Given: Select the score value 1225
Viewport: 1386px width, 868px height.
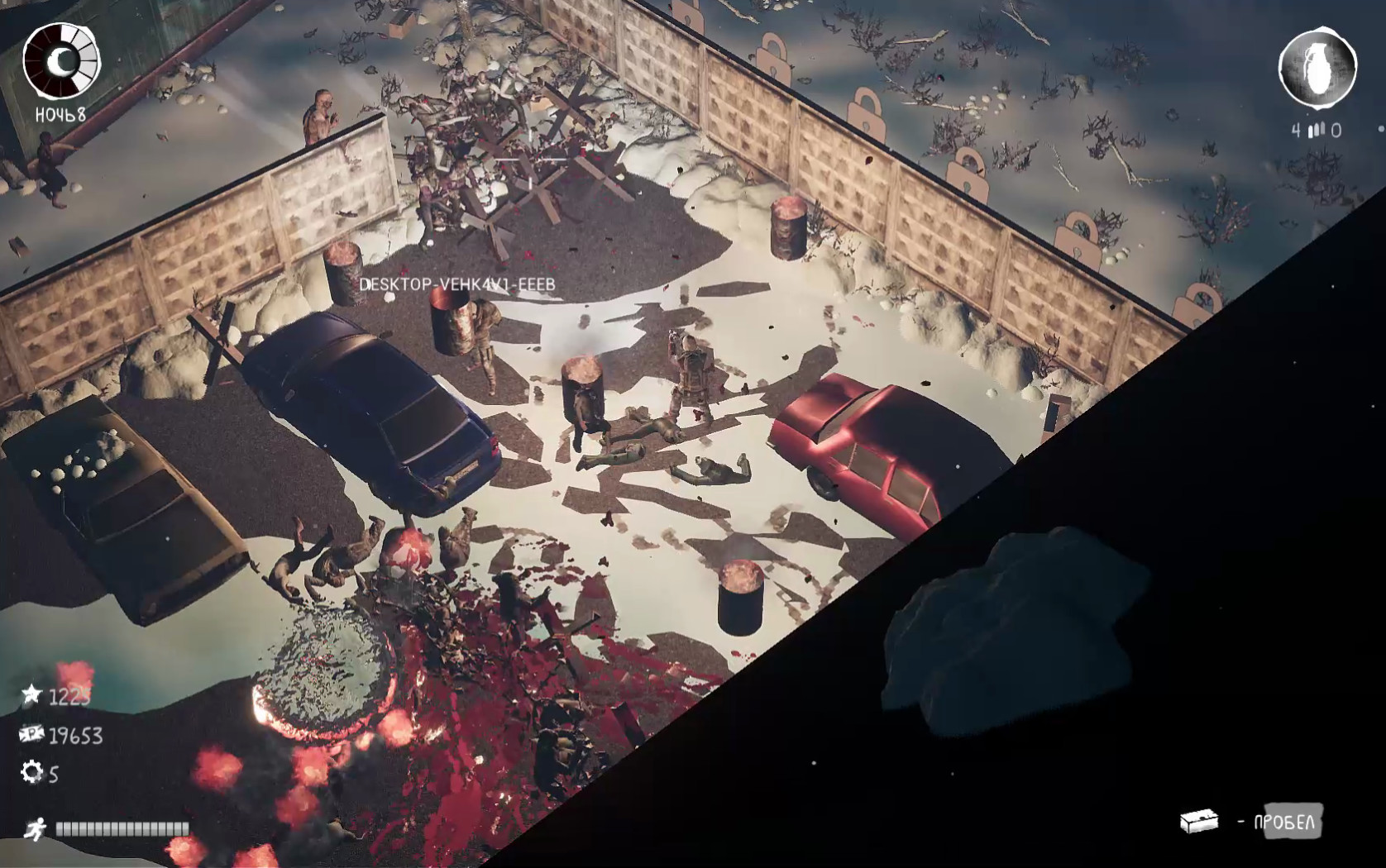Looking at the screenshot, I should pyautogui.click(x=70, y=697).
